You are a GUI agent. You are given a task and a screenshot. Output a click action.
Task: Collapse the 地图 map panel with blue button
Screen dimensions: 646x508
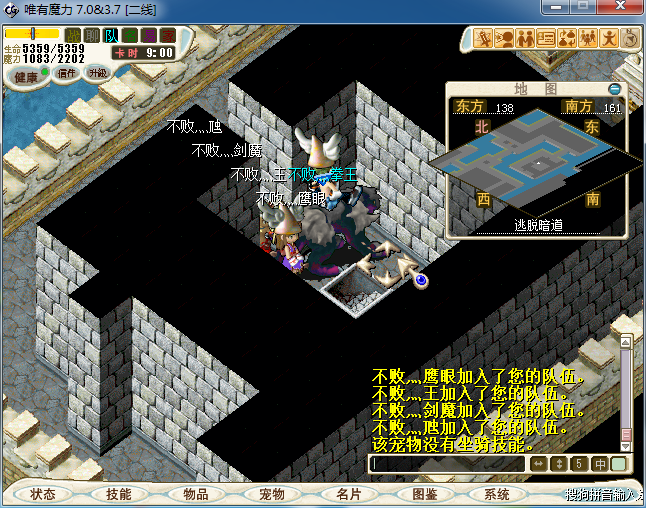(615, 88)
